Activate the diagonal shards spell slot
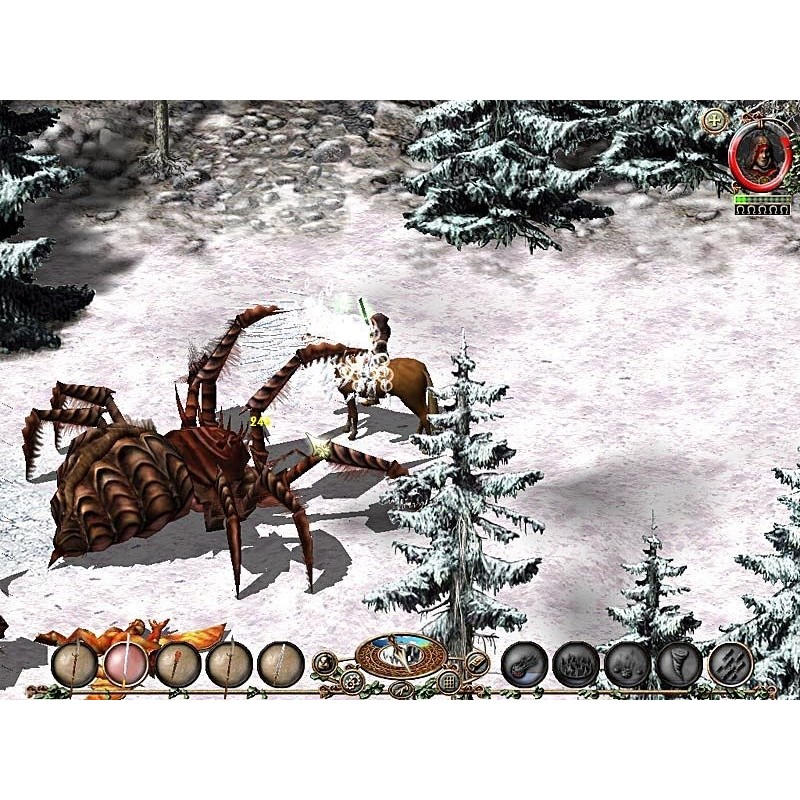Image resolution: width=800 pixels, height=800 pixels. point(730,663)
